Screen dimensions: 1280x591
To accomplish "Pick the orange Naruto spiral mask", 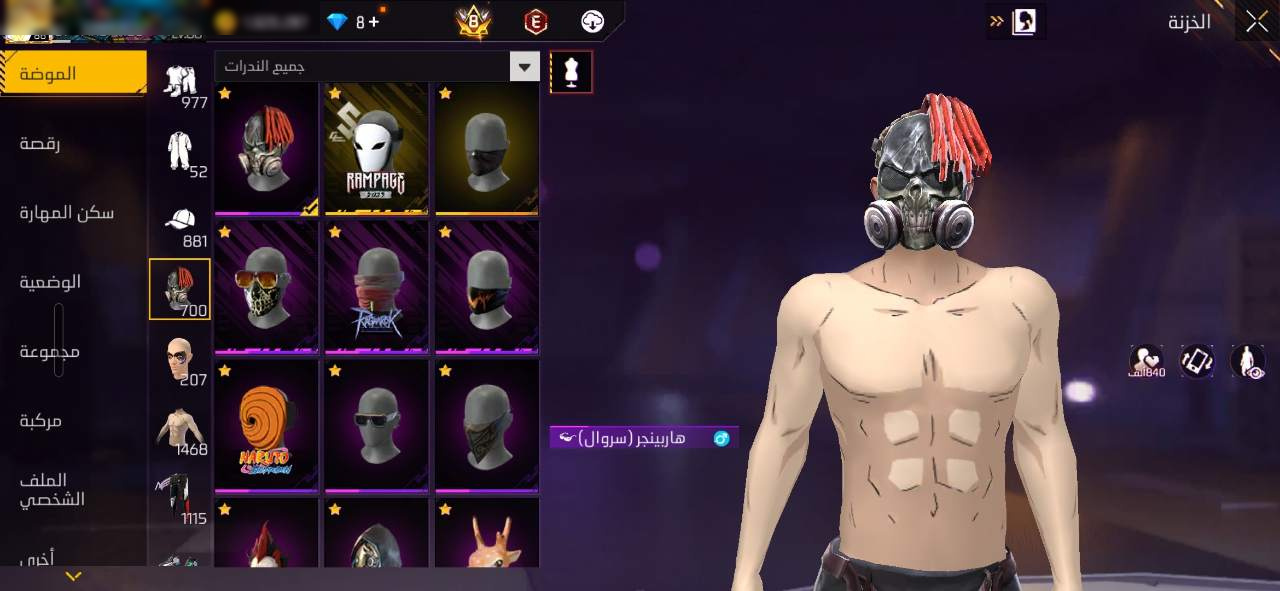I will point(267,426).
